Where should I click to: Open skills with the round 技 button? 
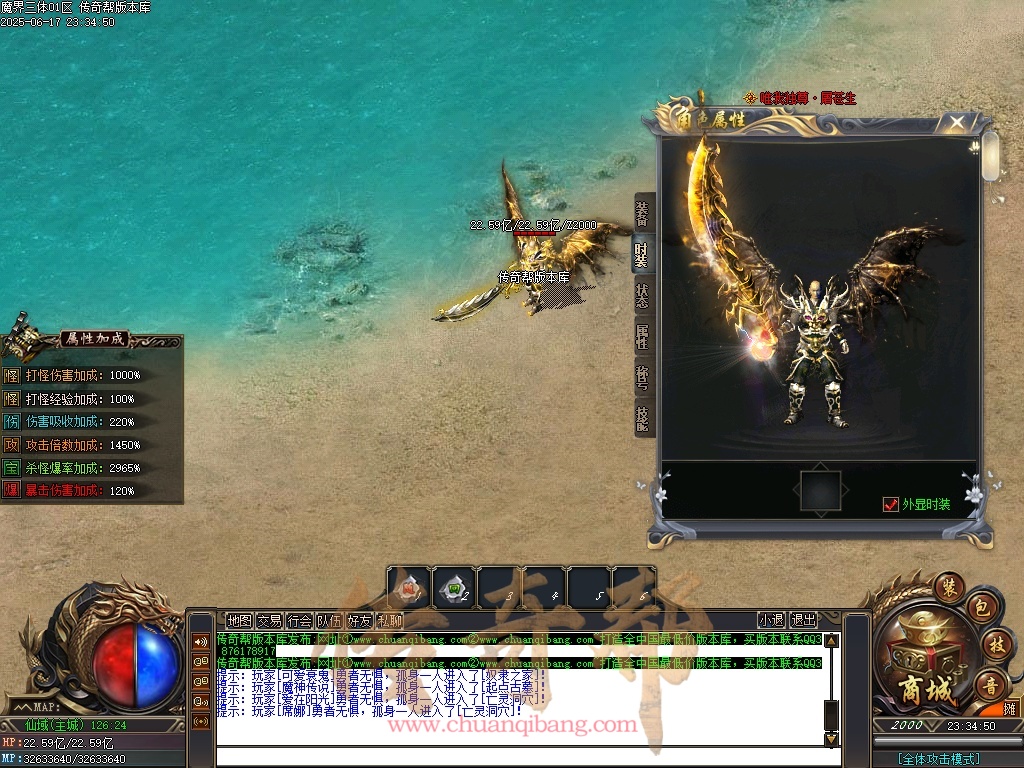pos(994,644)
